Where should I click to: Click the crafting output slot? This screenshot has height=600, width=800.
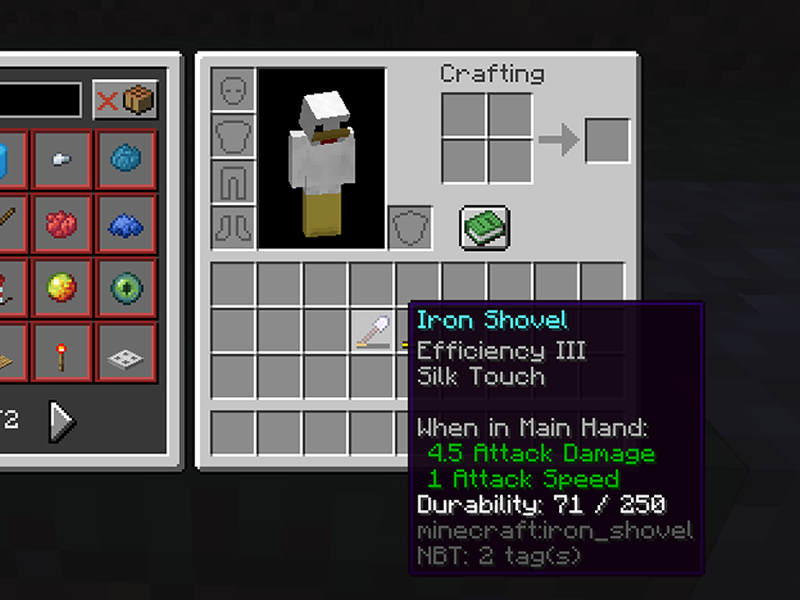(607, 140)
